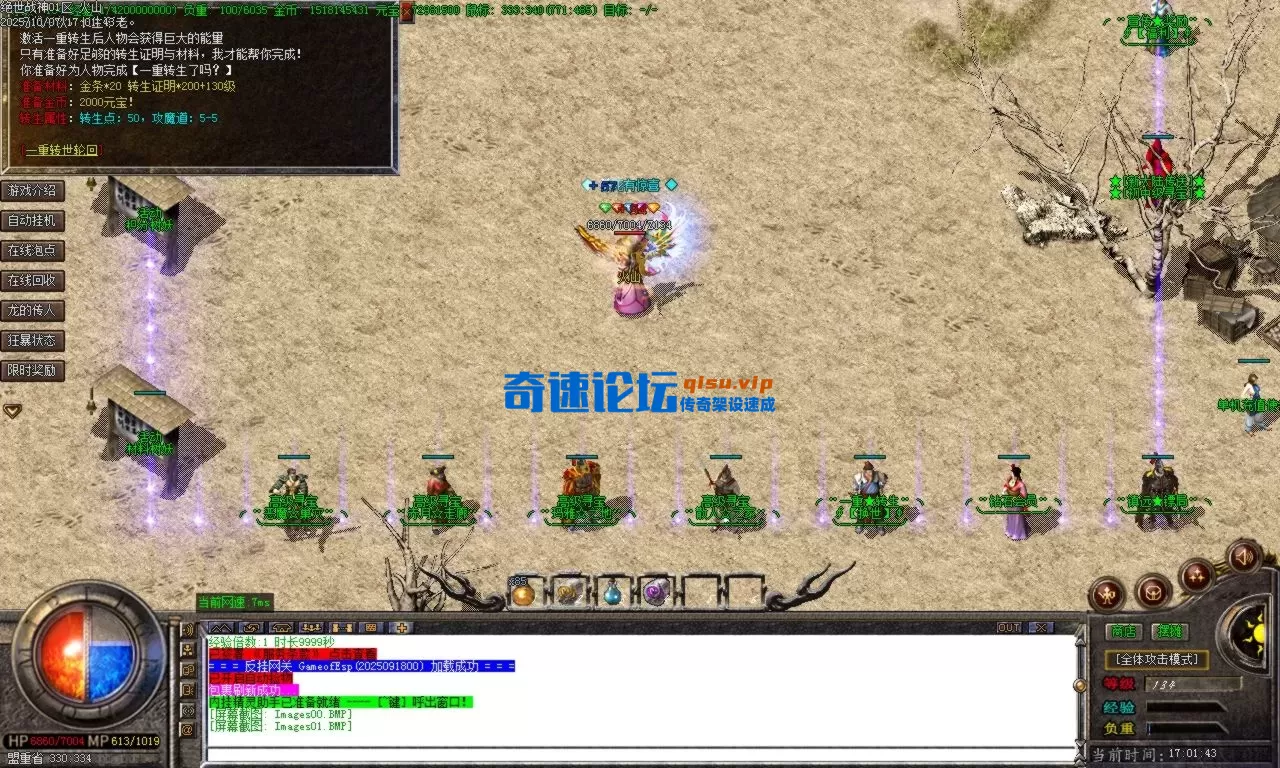Click the purple gem quick slot icon
Image resolution: width=1280 pixels, height=768 pixels.
point(655,594)
